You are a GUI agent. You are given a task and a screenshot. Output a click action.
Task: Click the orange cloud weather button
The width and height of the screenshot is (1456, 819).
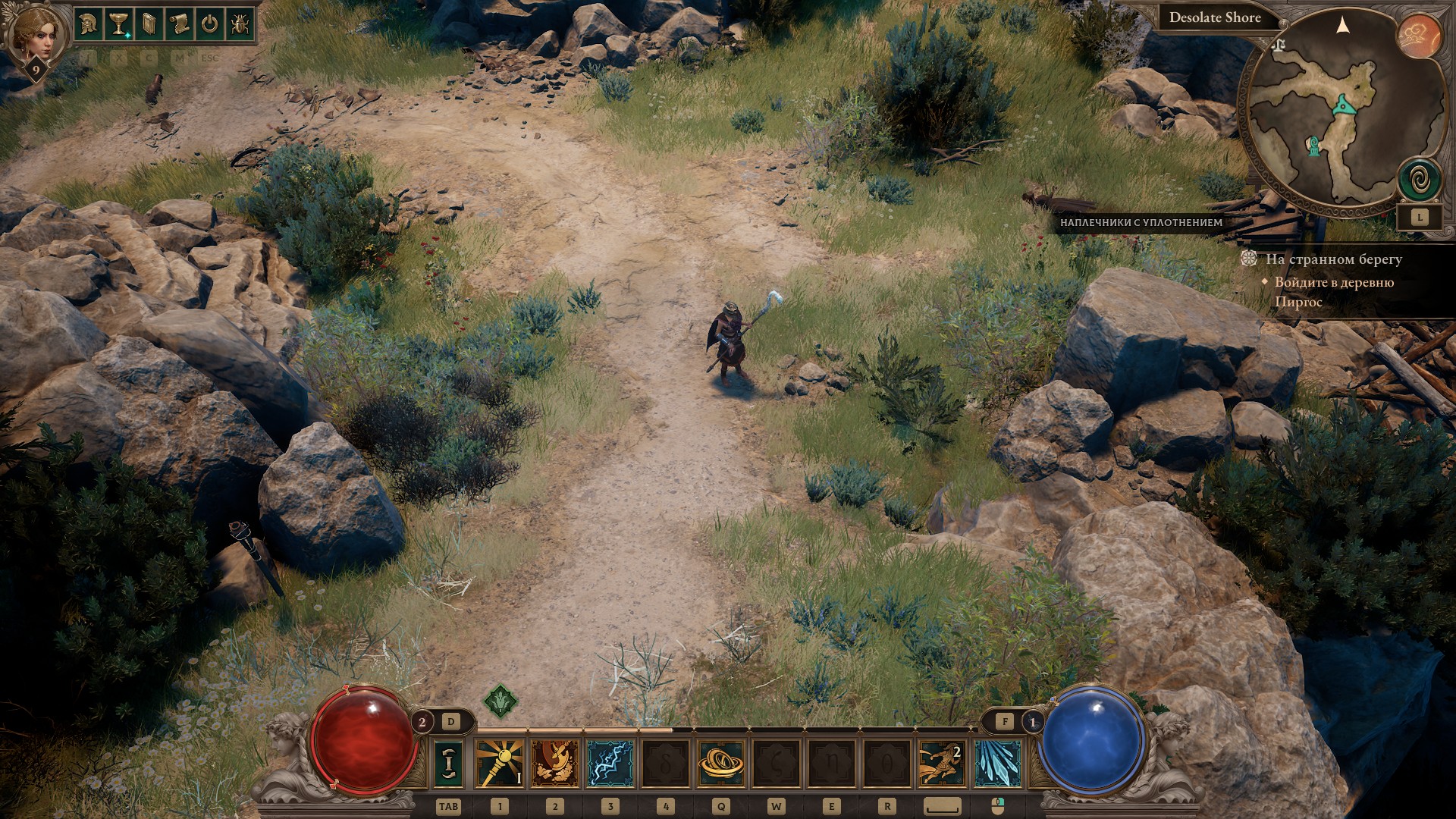1420,36
